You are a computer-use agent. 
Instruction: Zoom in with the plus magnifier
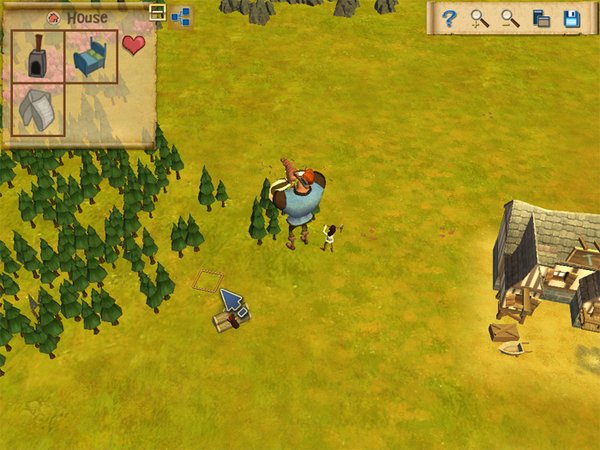480,18
